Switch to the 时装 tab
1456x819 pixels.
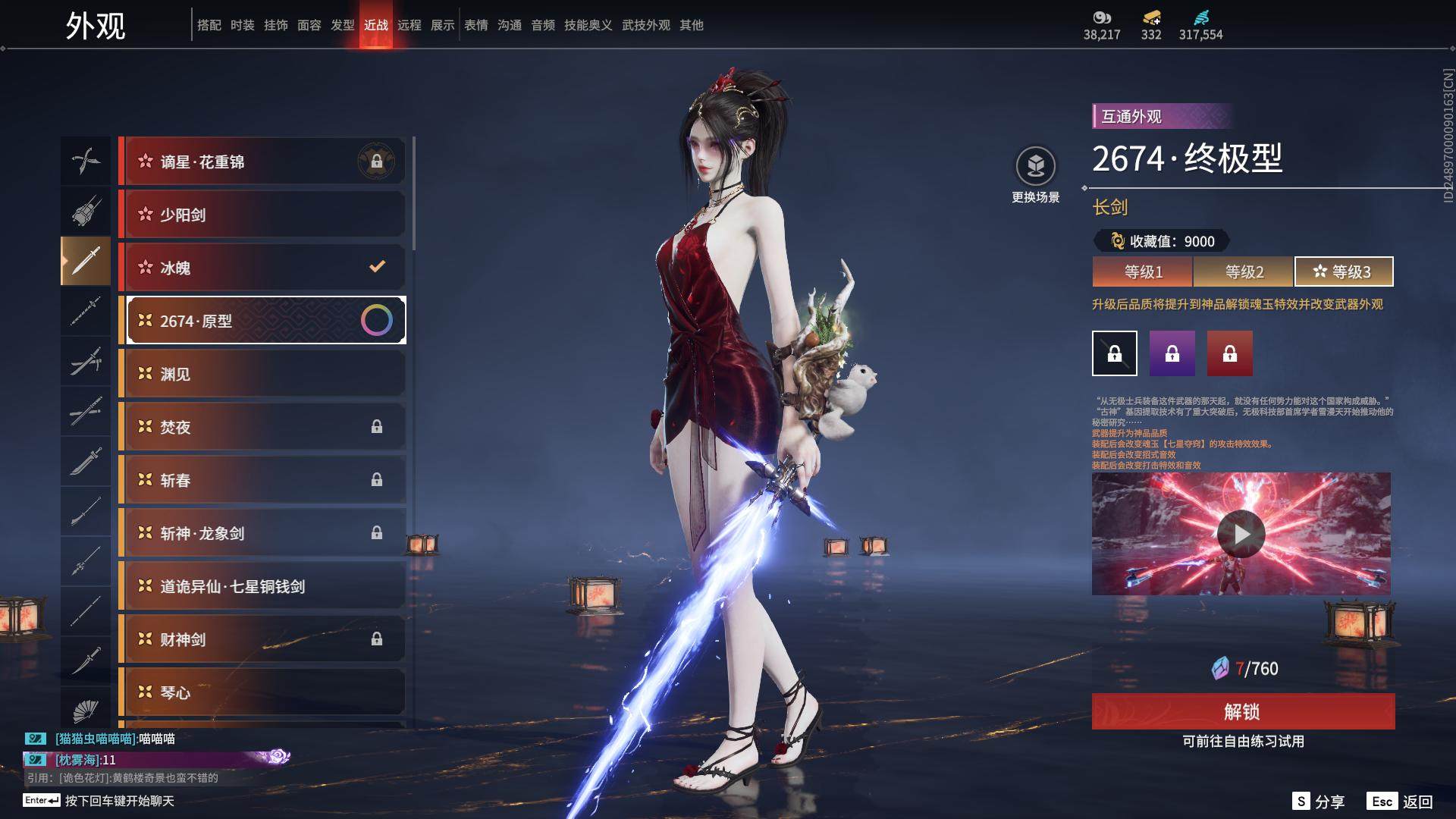pos(243,25)
